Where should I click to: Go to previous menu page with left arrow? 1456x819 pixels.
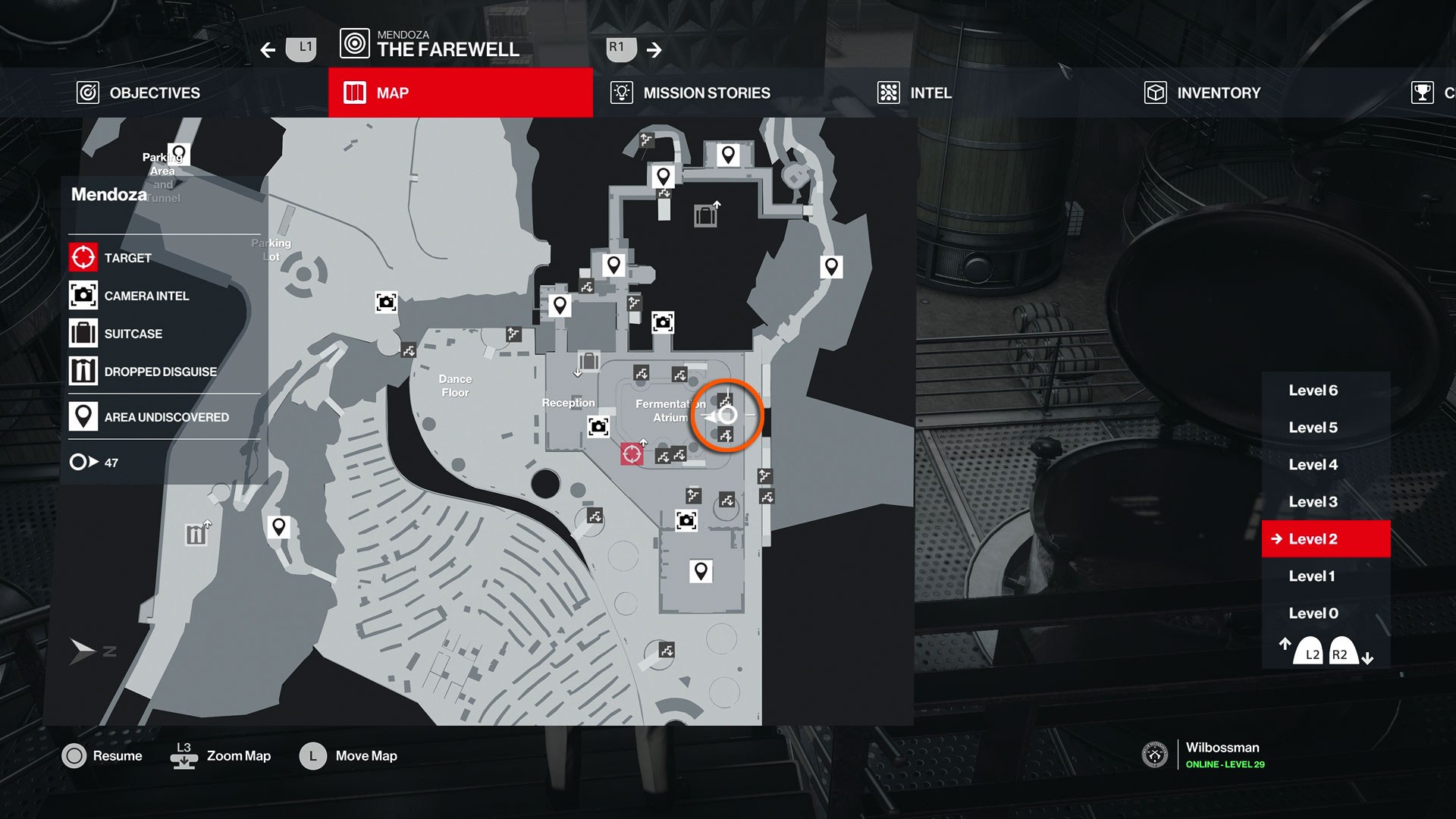(268, 50)
